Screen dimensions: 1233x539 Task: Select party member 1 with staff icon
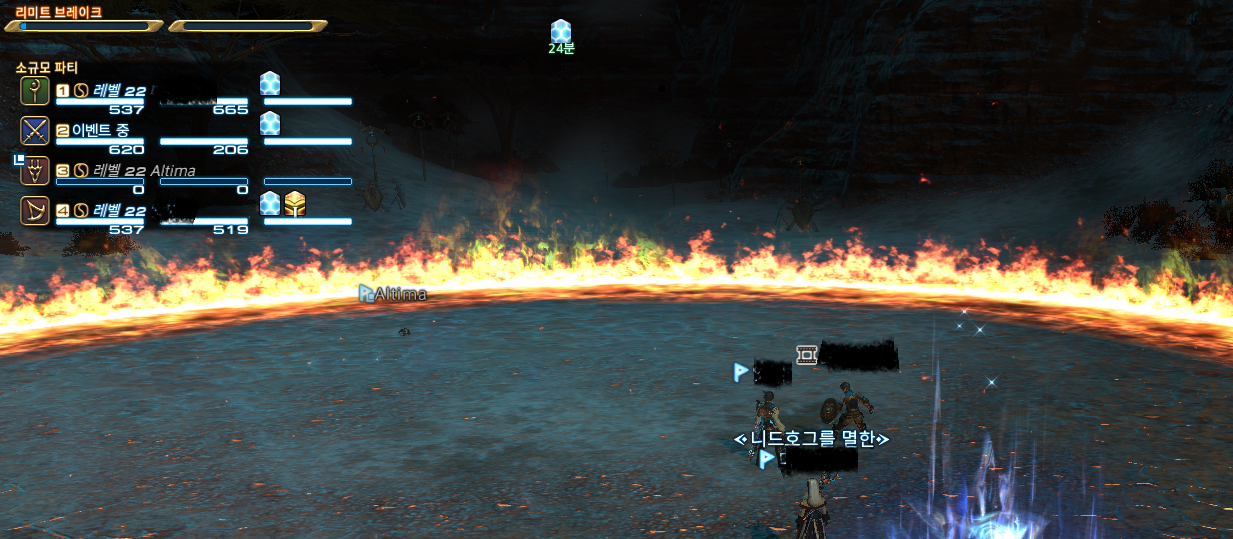coord(35,91)
